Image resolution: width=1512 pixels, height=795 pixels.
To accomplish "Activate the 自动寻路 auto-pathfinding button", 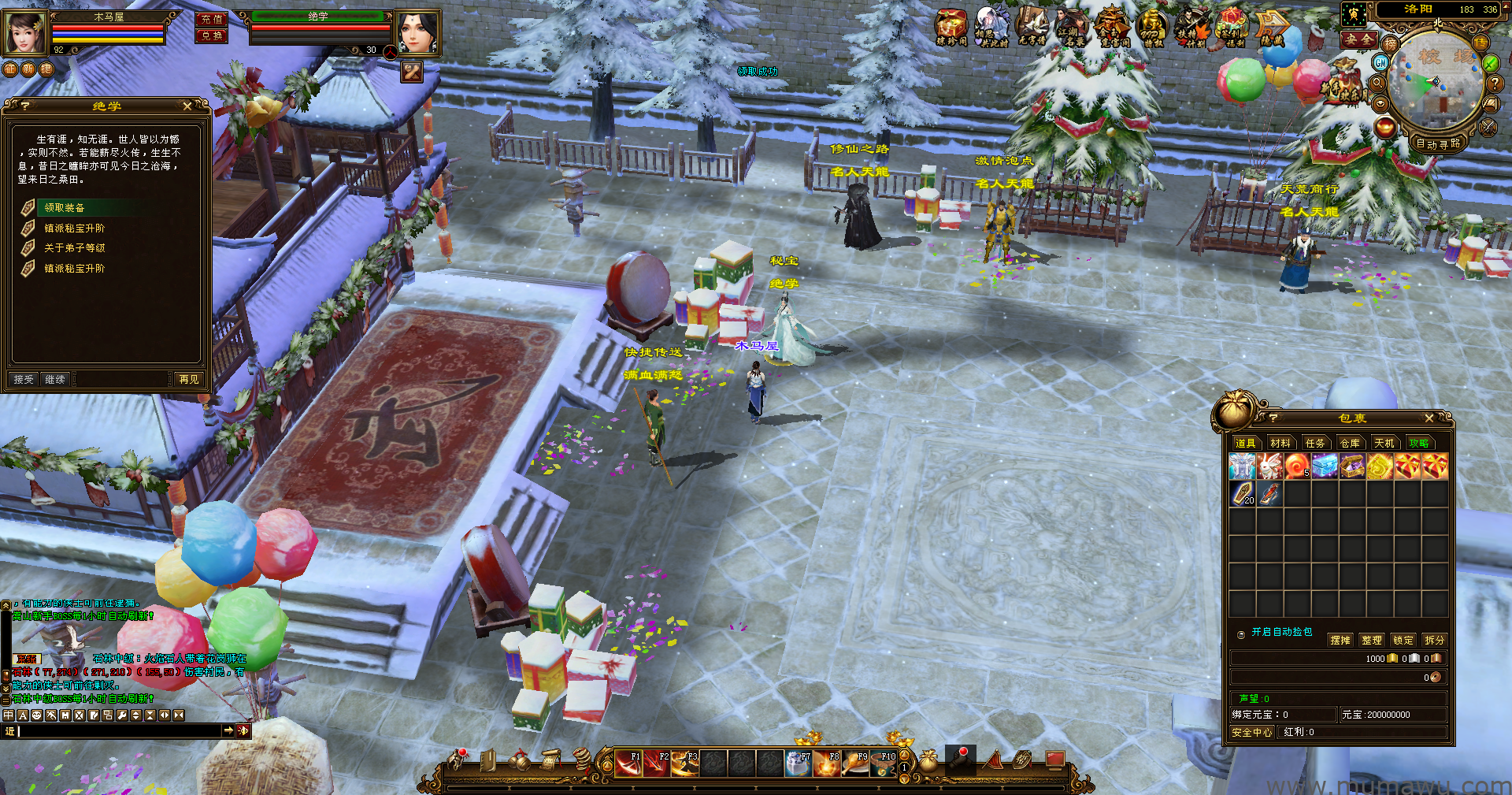I will coord(1438,144).
